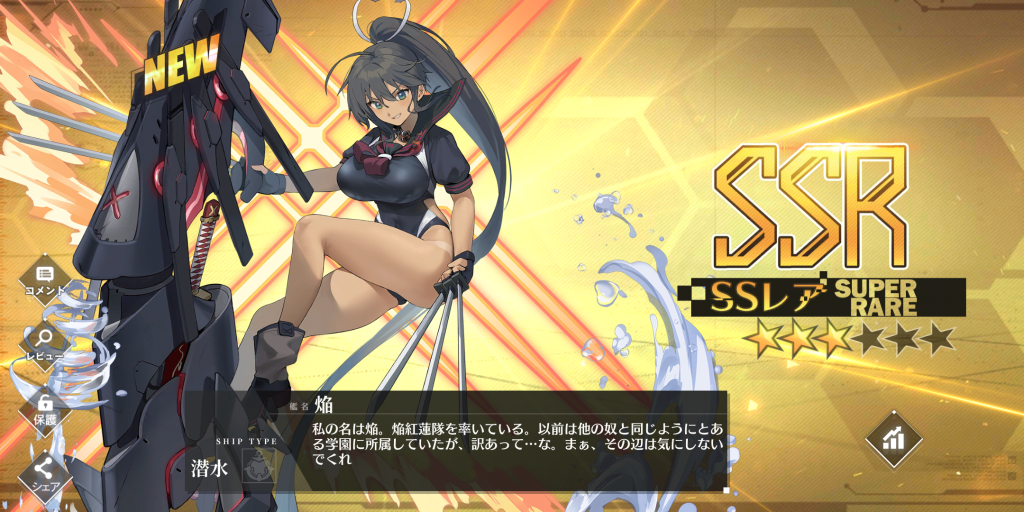Open the コメント comment button

click(44, 276)
